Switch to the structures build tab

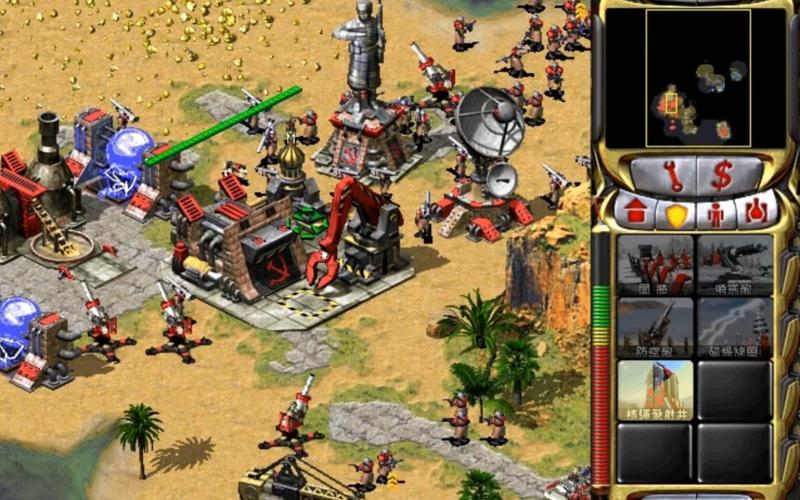pyautogui.click(x=637, y=213)
